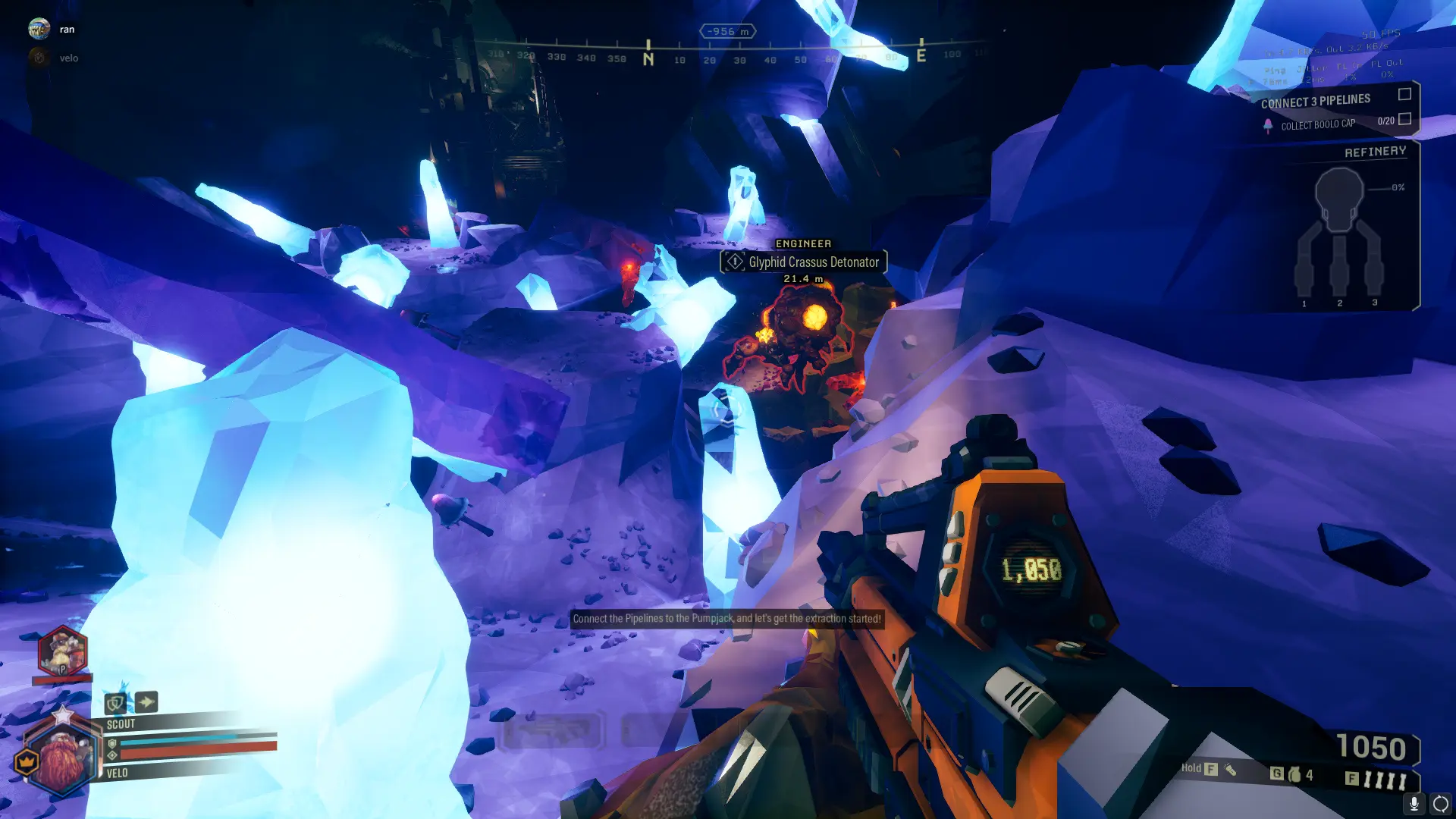This screenshot has height=819, width=1456.
Task: Click the double shield perk icon
Action: (115, 703)
